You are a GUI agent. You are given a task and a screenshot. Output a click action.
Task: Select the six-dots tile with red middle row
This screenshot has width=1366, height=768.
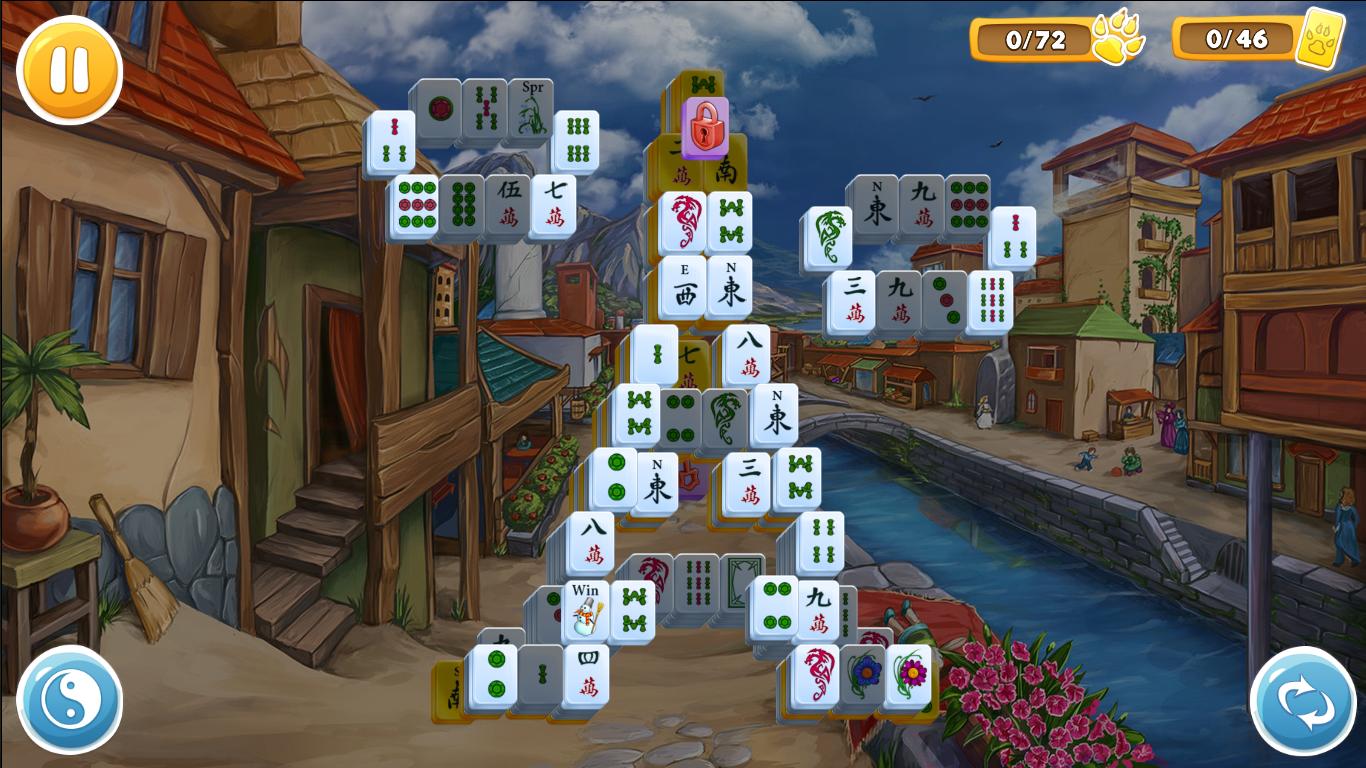(414, 203)
